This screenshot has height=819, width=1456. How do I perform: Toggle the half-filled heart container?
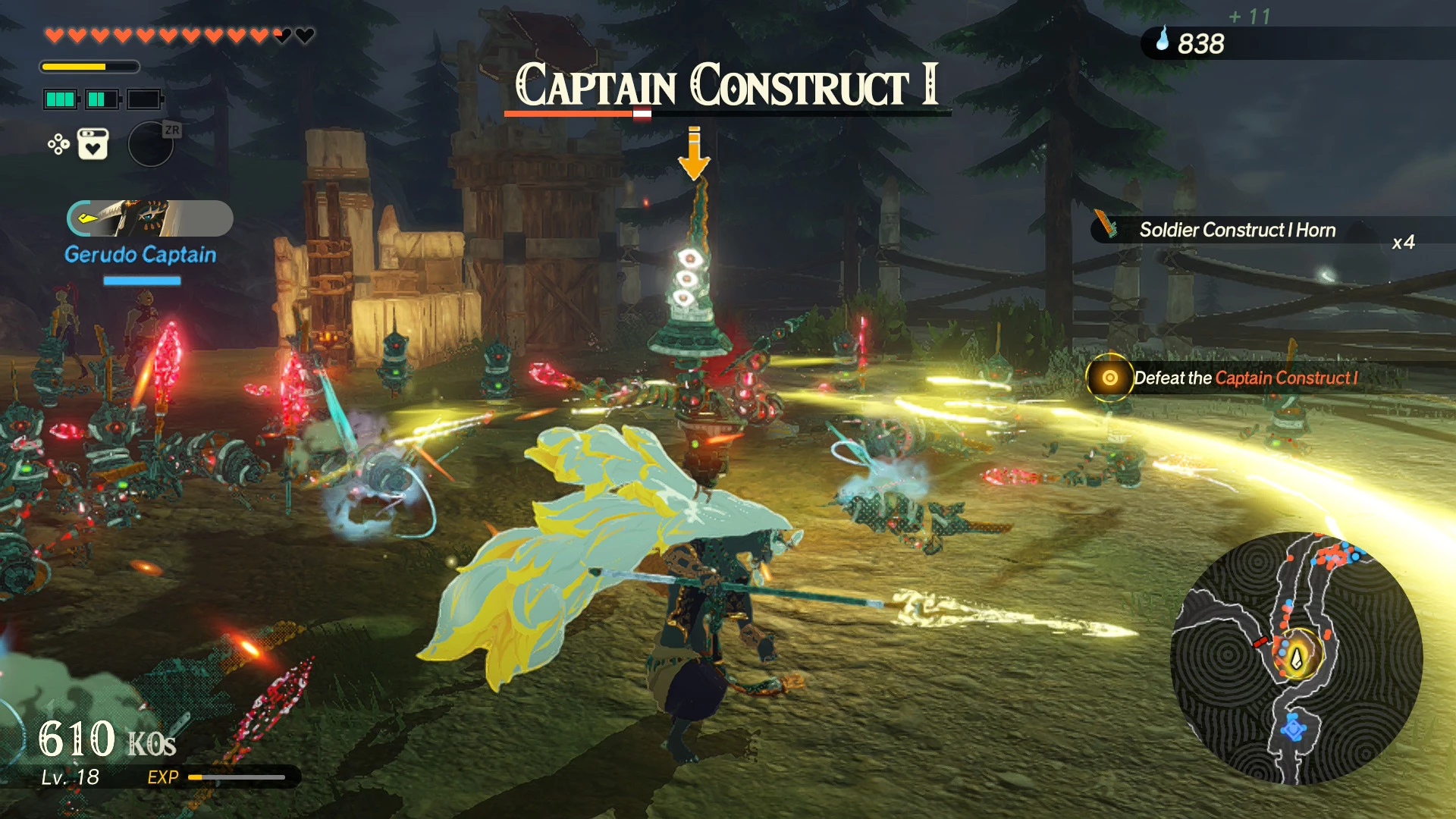click(x=281, y=35)
